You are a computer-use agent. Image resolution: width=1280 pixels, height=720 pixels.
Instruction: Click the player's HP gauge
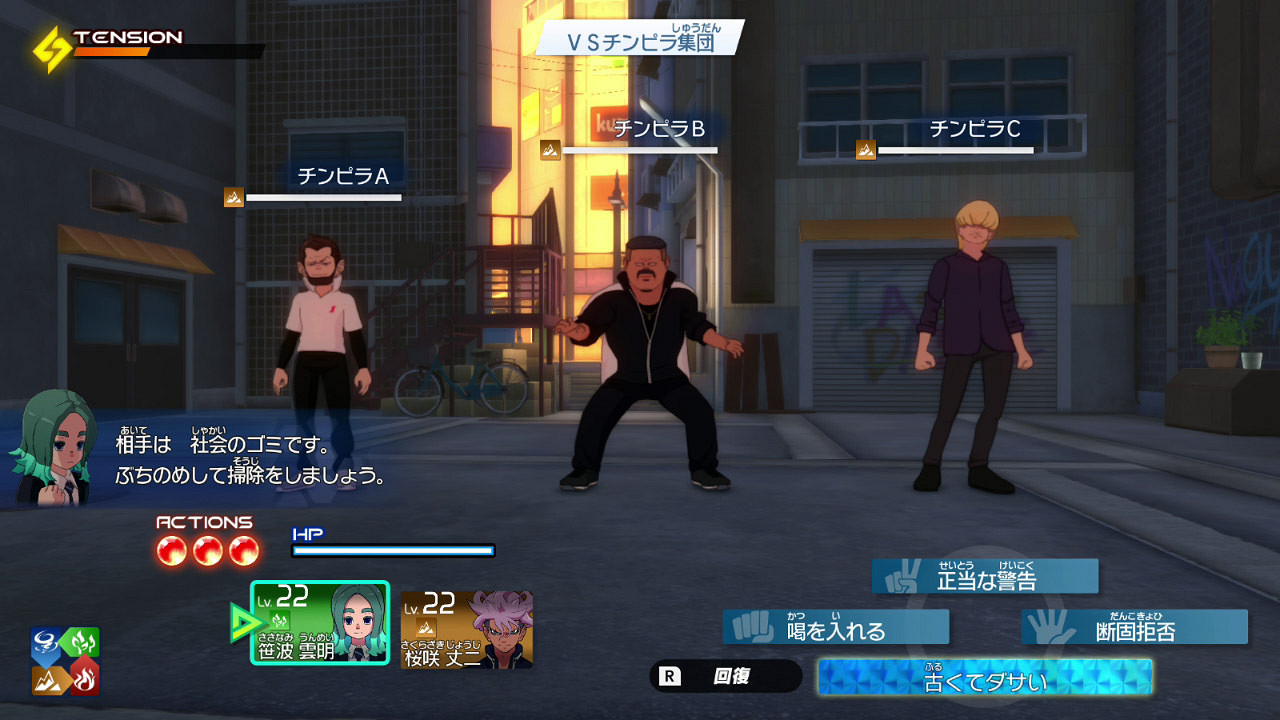395,549
